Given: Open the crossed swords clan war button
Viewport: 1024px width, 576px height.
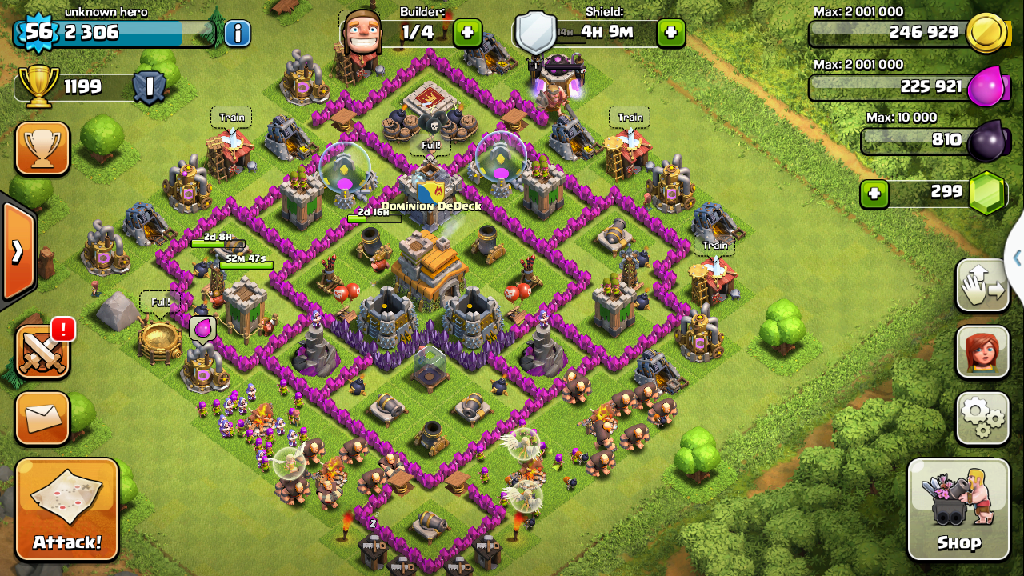Looking at the screenshot, I should [43, 351].
